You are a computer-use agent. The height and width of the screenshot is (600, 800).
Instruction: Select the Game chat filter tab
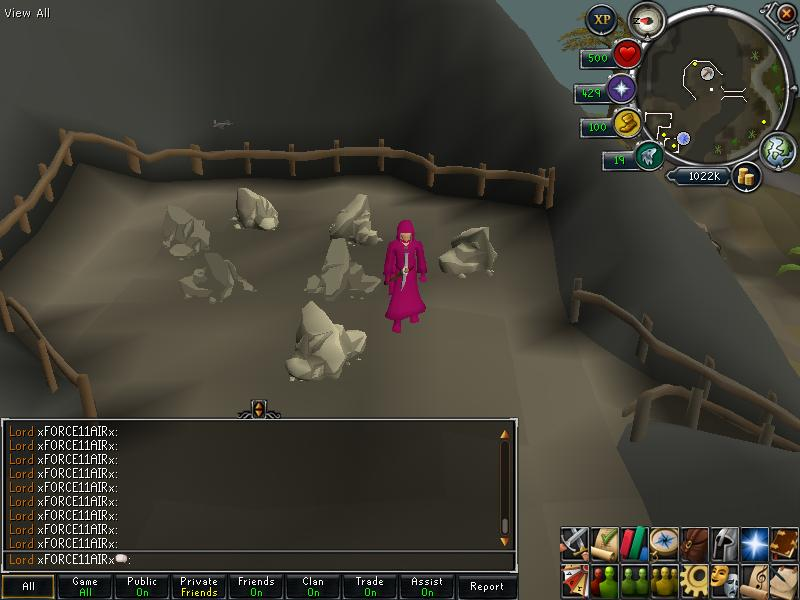point(85,587)
